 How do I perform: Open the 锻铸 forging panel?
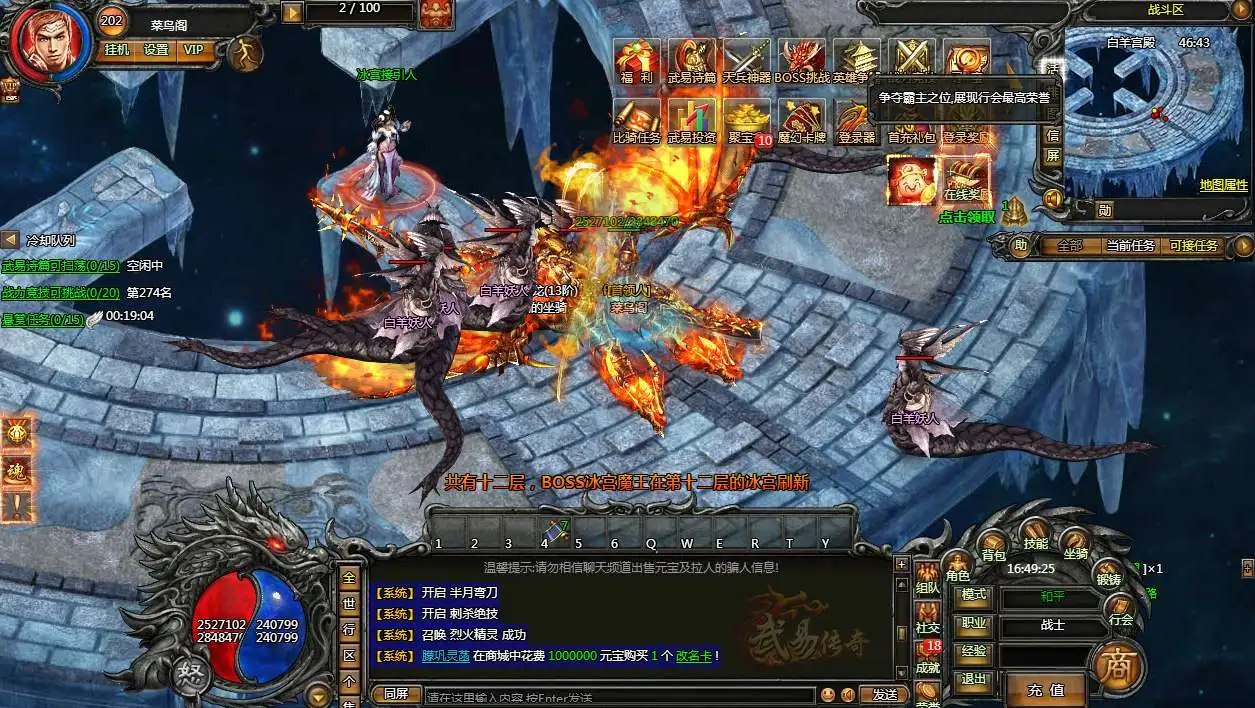point(1108,576)
